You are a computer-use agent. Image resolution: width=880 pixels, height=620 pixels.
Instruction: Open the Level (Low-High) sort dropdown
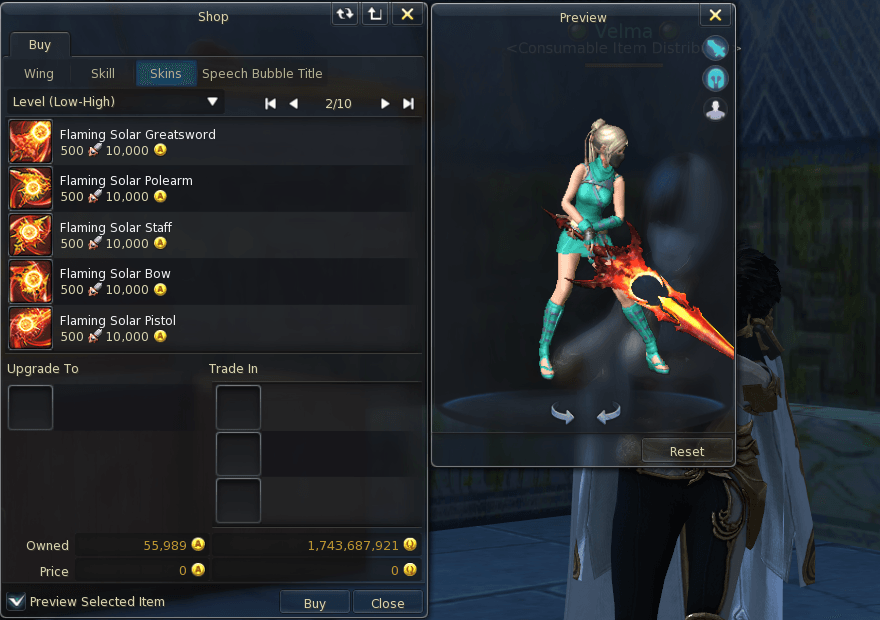click(115, 102)
